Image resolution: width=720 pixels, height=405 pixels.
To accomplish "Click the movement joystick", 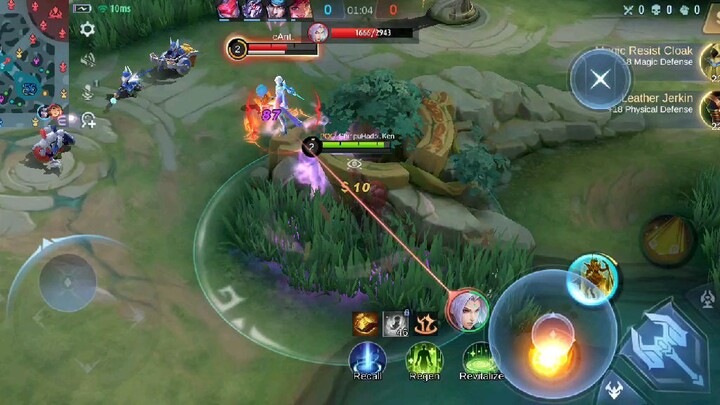I will 67,281.
